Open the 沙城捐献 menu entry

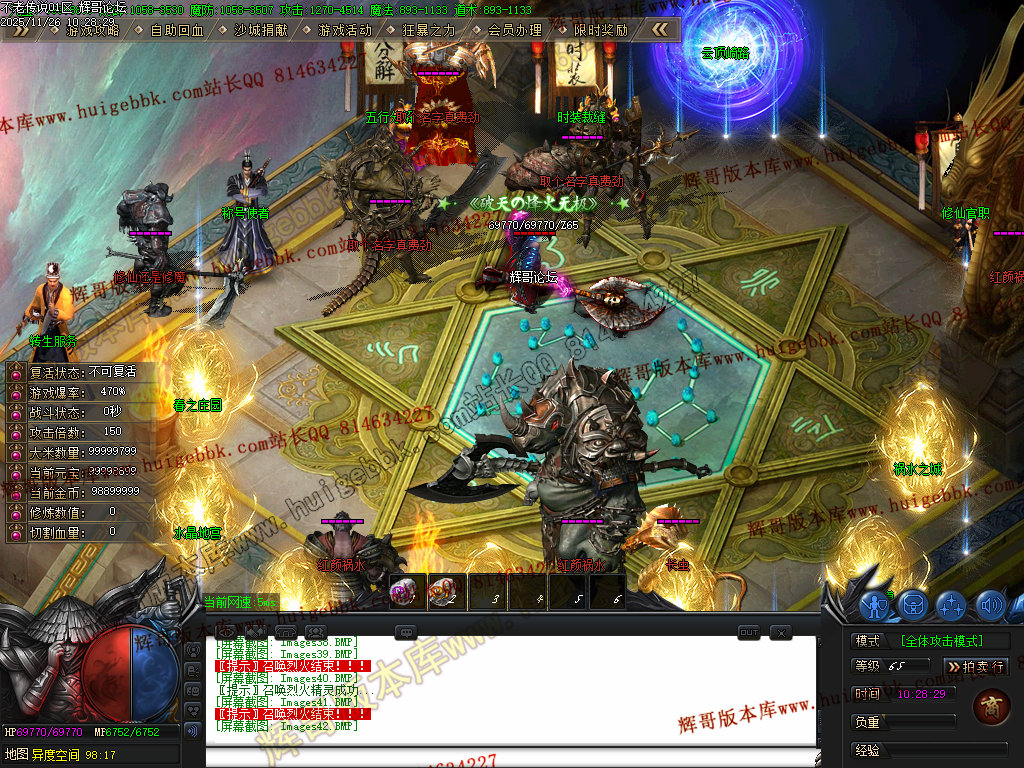click(261, 30)
